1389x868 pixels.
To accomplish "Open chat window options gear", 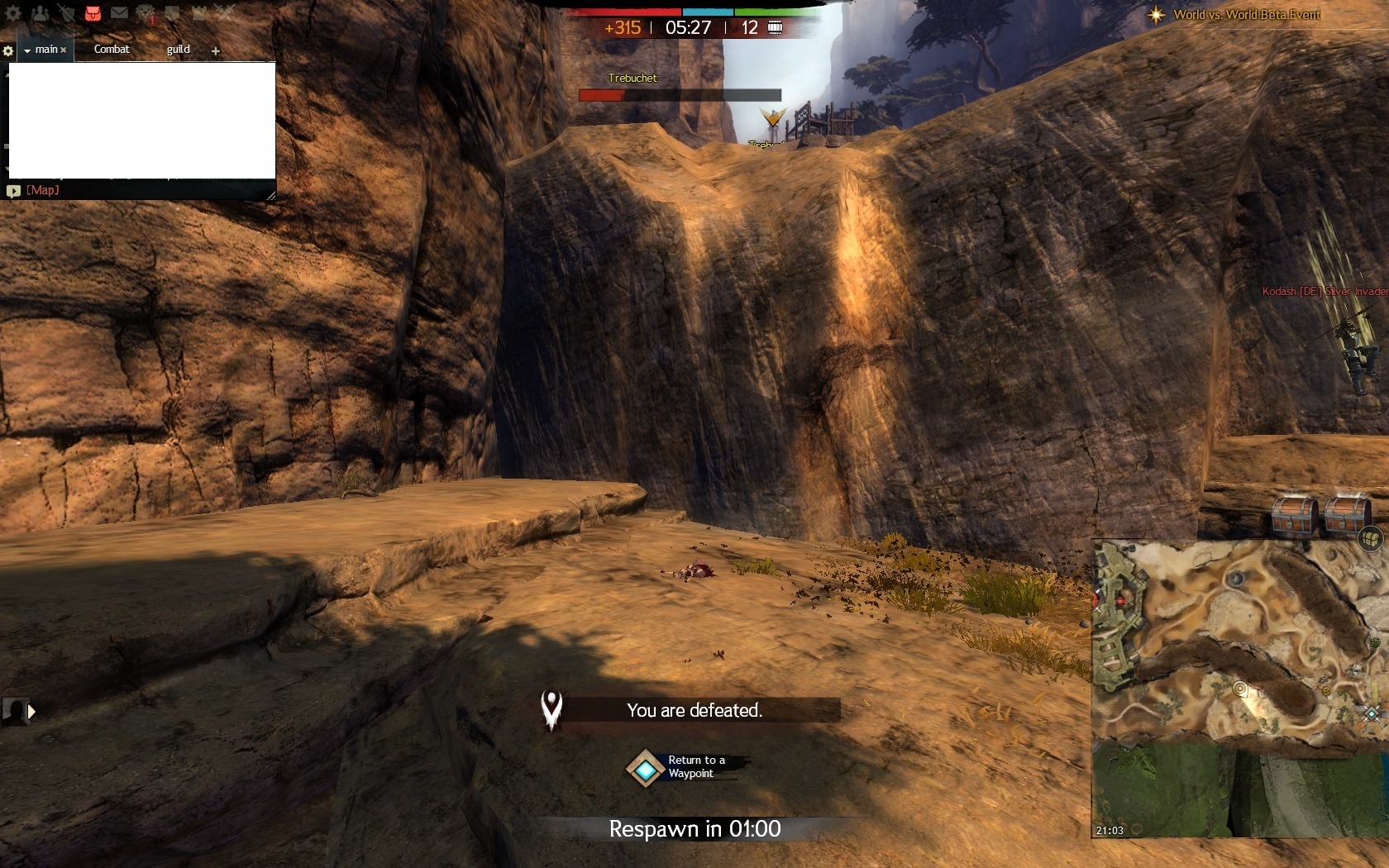I will point(8,51).
